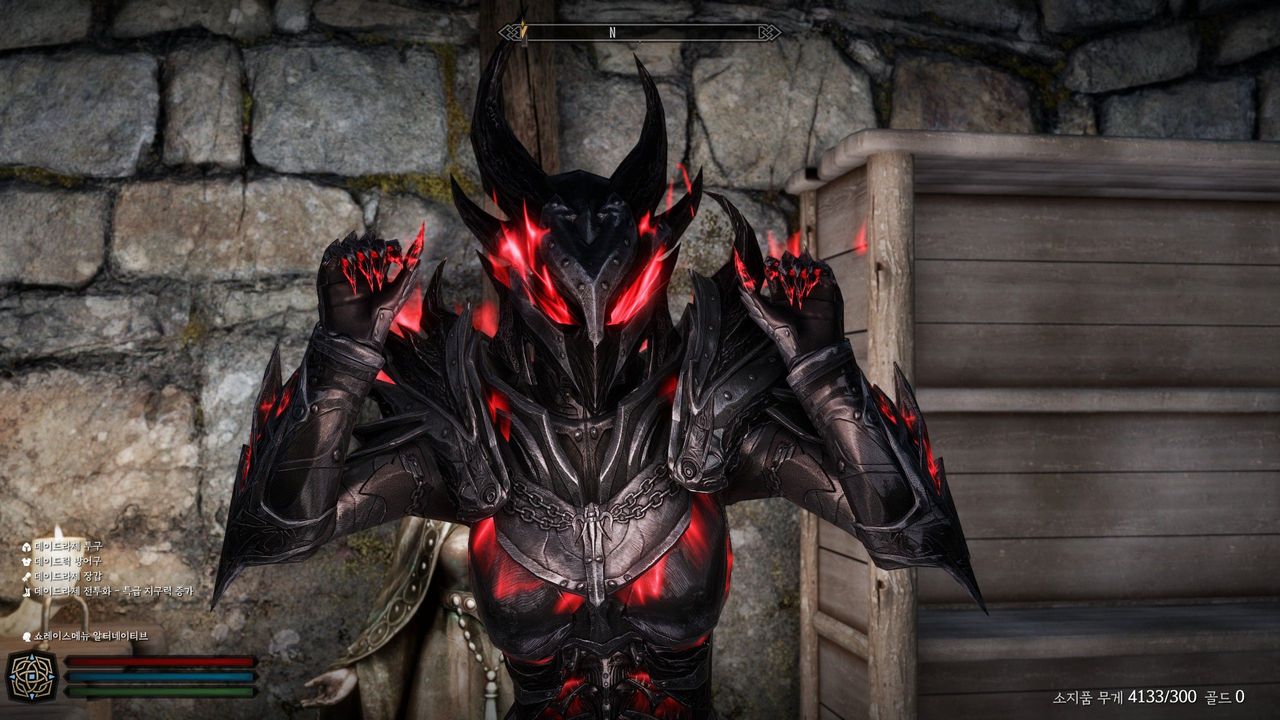Screen dimensions: 1280x720
Task: Select the Daedric helmet entry in the equipped list
Action: point(67,546)
